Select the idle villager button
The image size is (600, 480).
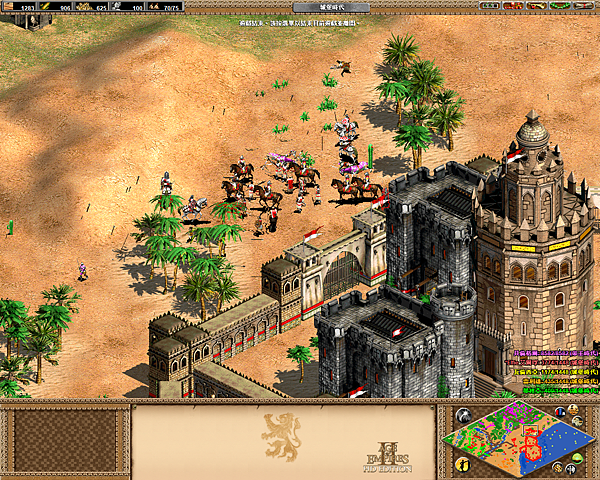463,464
